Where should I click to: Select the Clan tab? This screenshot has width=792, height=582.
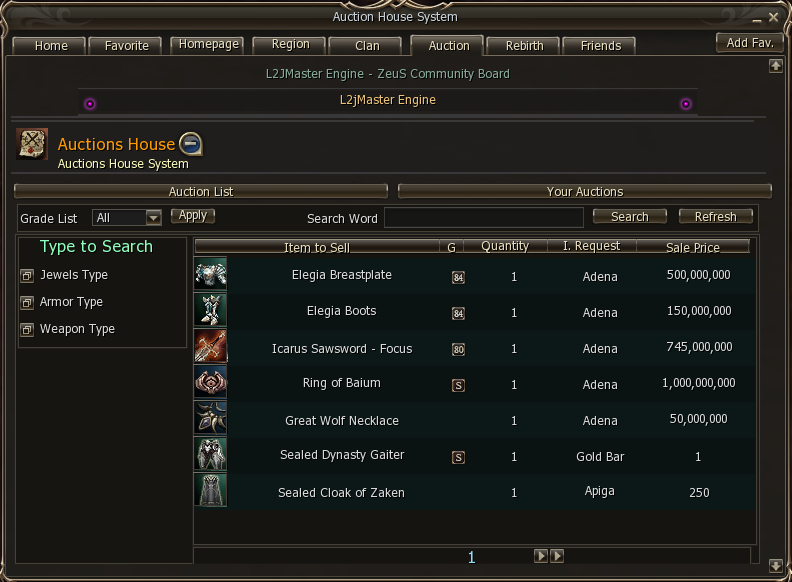click(x=367, y=46)
